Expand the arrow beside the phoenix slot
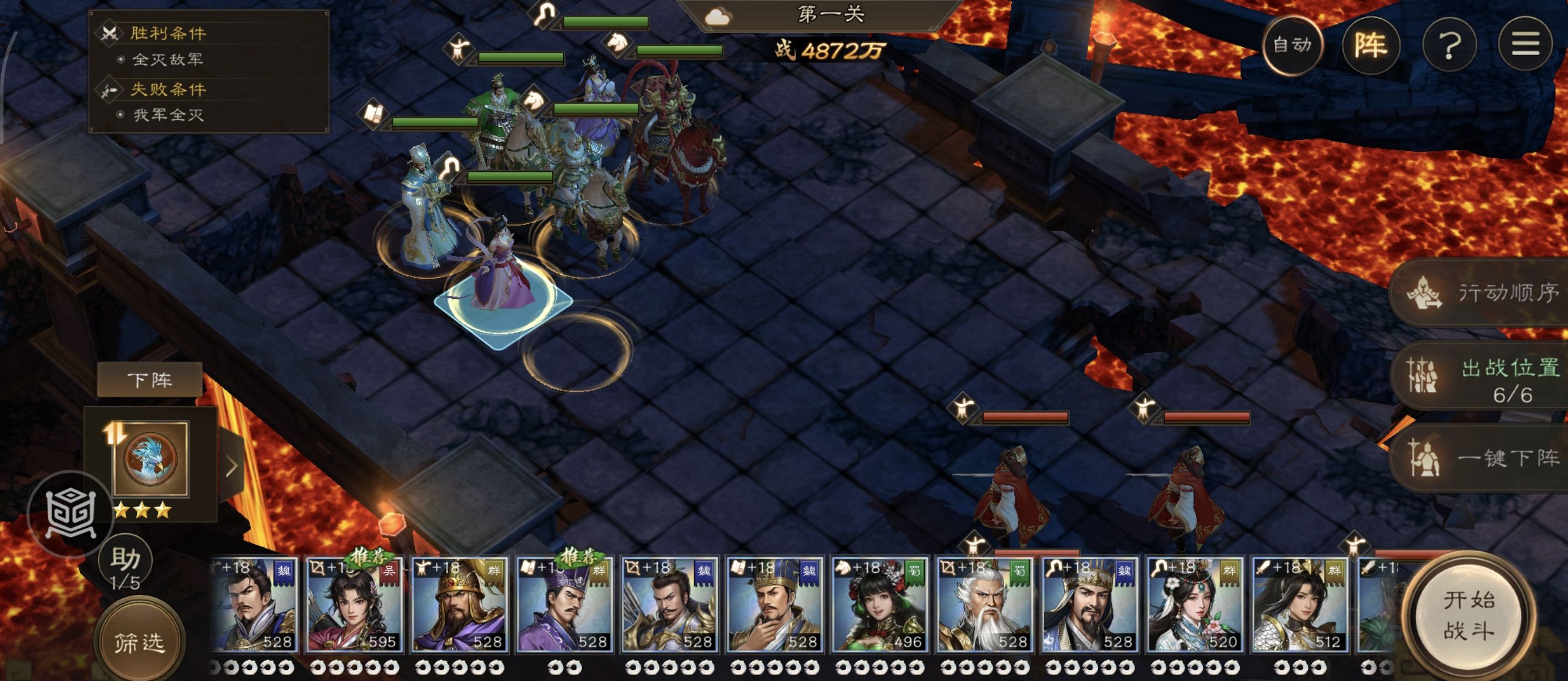 232,467
